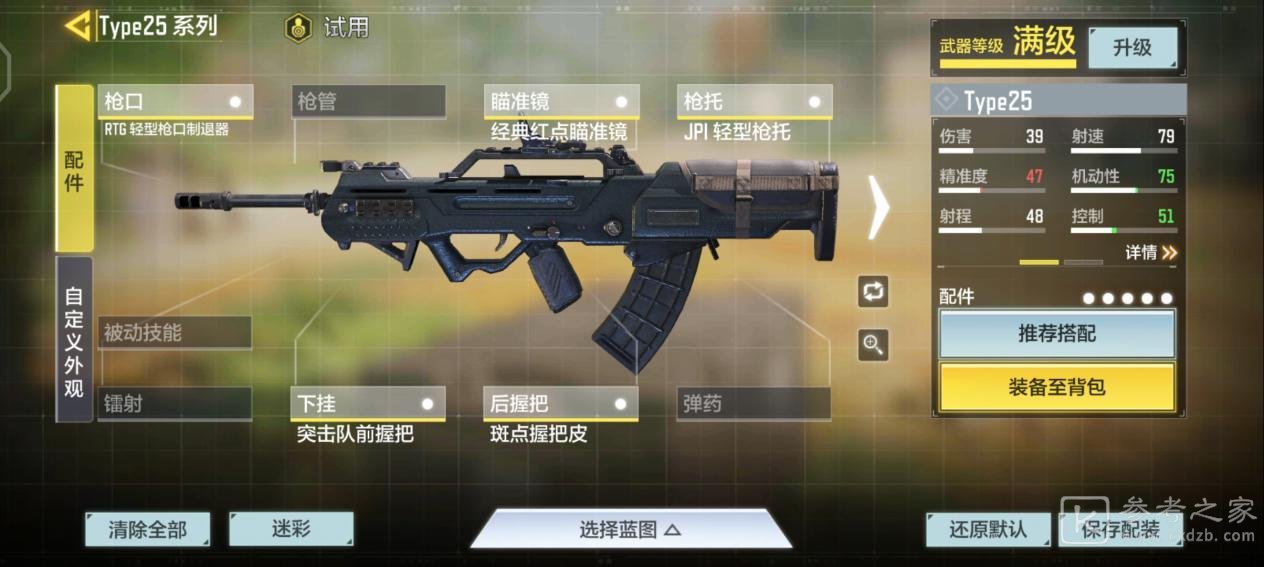
Task: Expand the 详情 stat details
Action: click(1151, 253)
